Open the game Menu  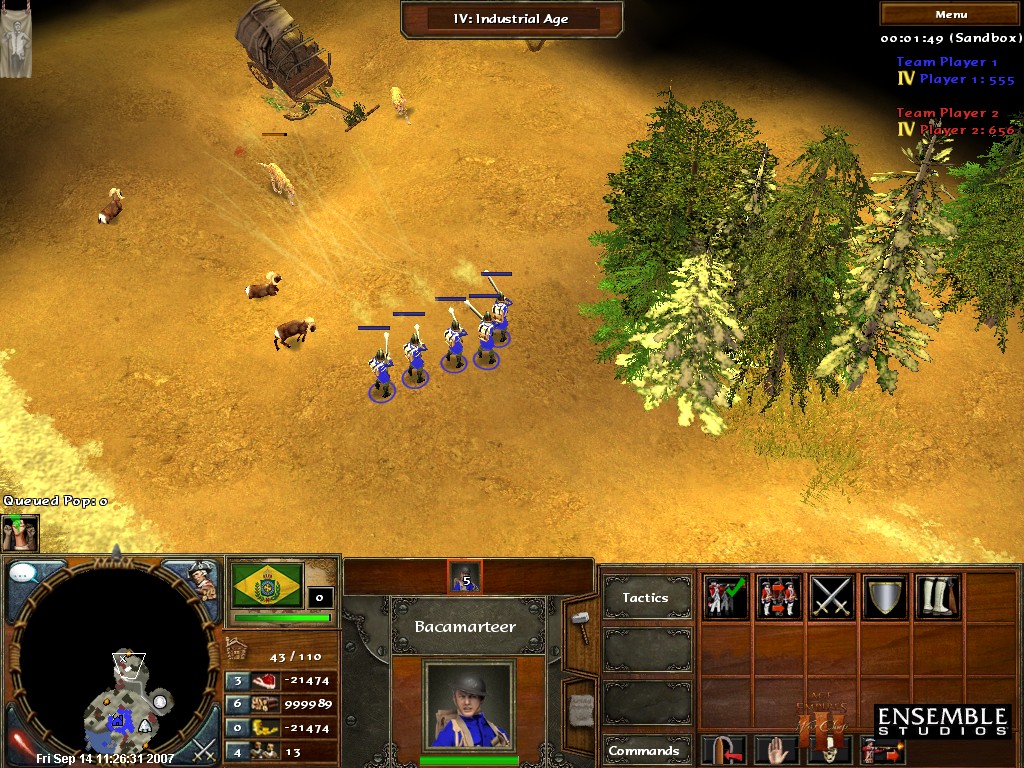pyautogui.click(x=950, y=14)
